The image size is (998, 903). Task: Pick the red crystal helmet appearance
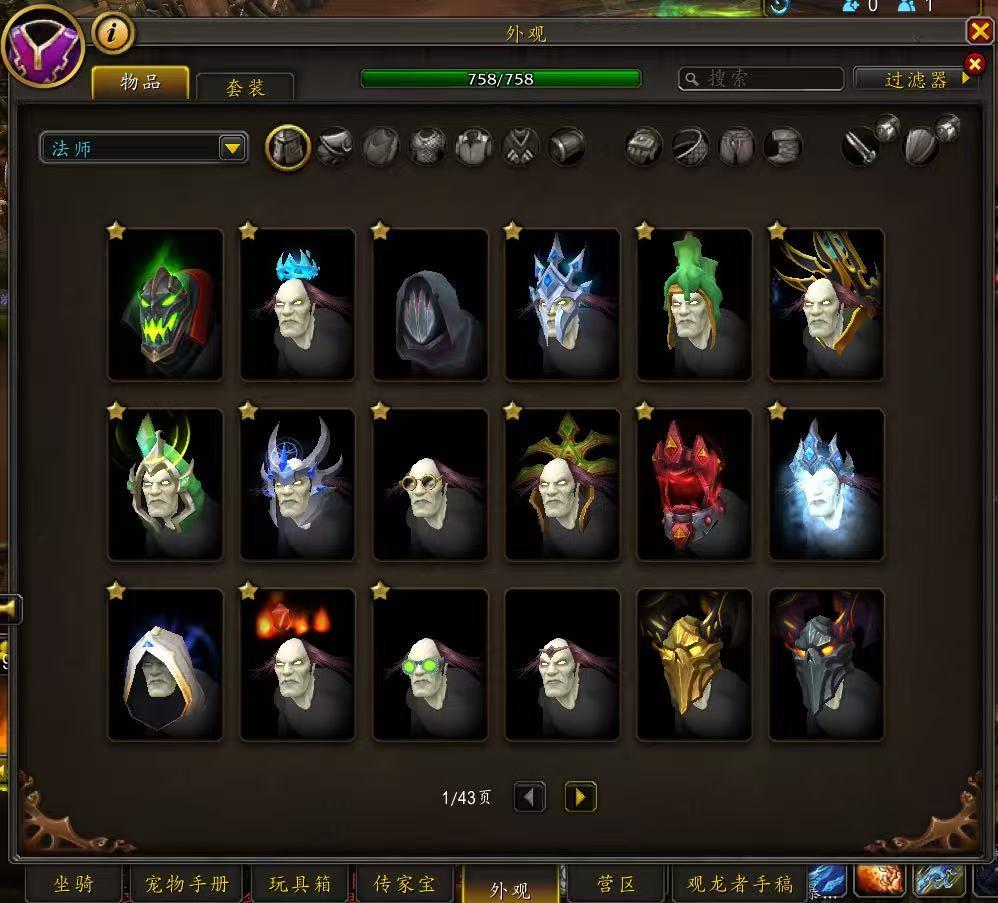point(694,484)
